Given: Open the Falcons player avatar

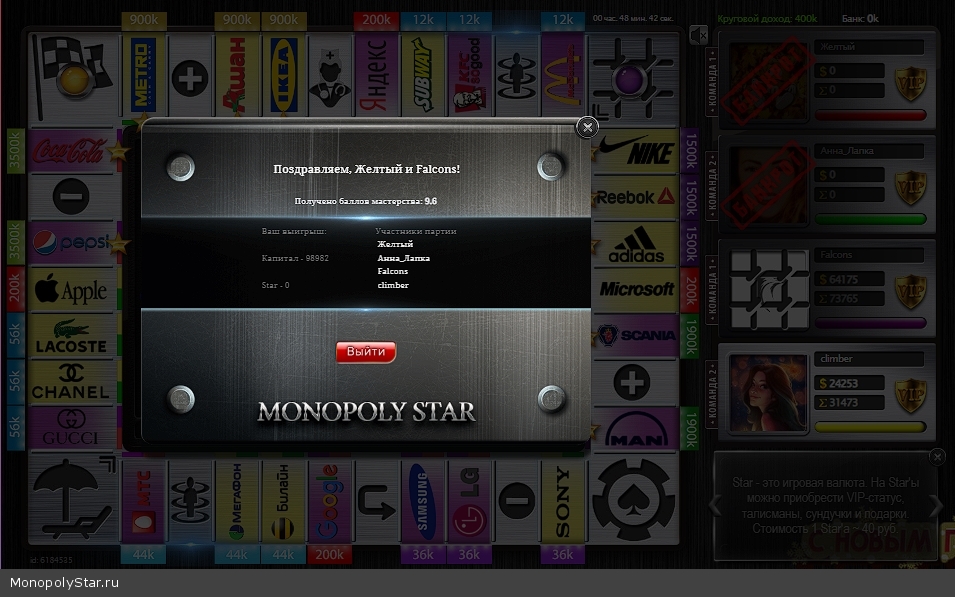Looking at the screenshot, I should [769, 290].
